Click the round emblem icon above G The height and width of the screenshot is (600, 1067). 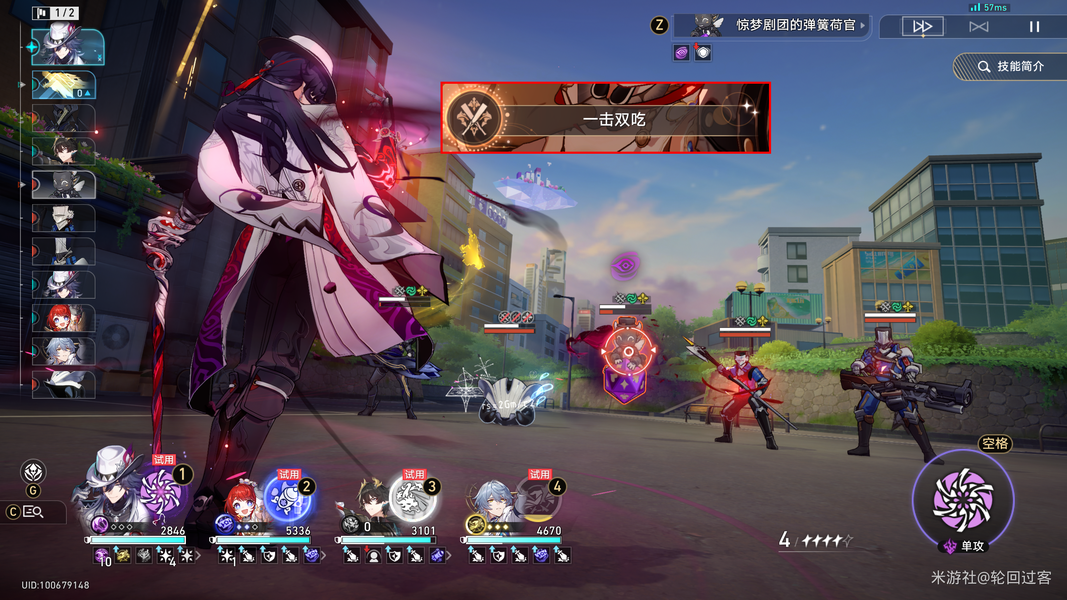point(34,472)
